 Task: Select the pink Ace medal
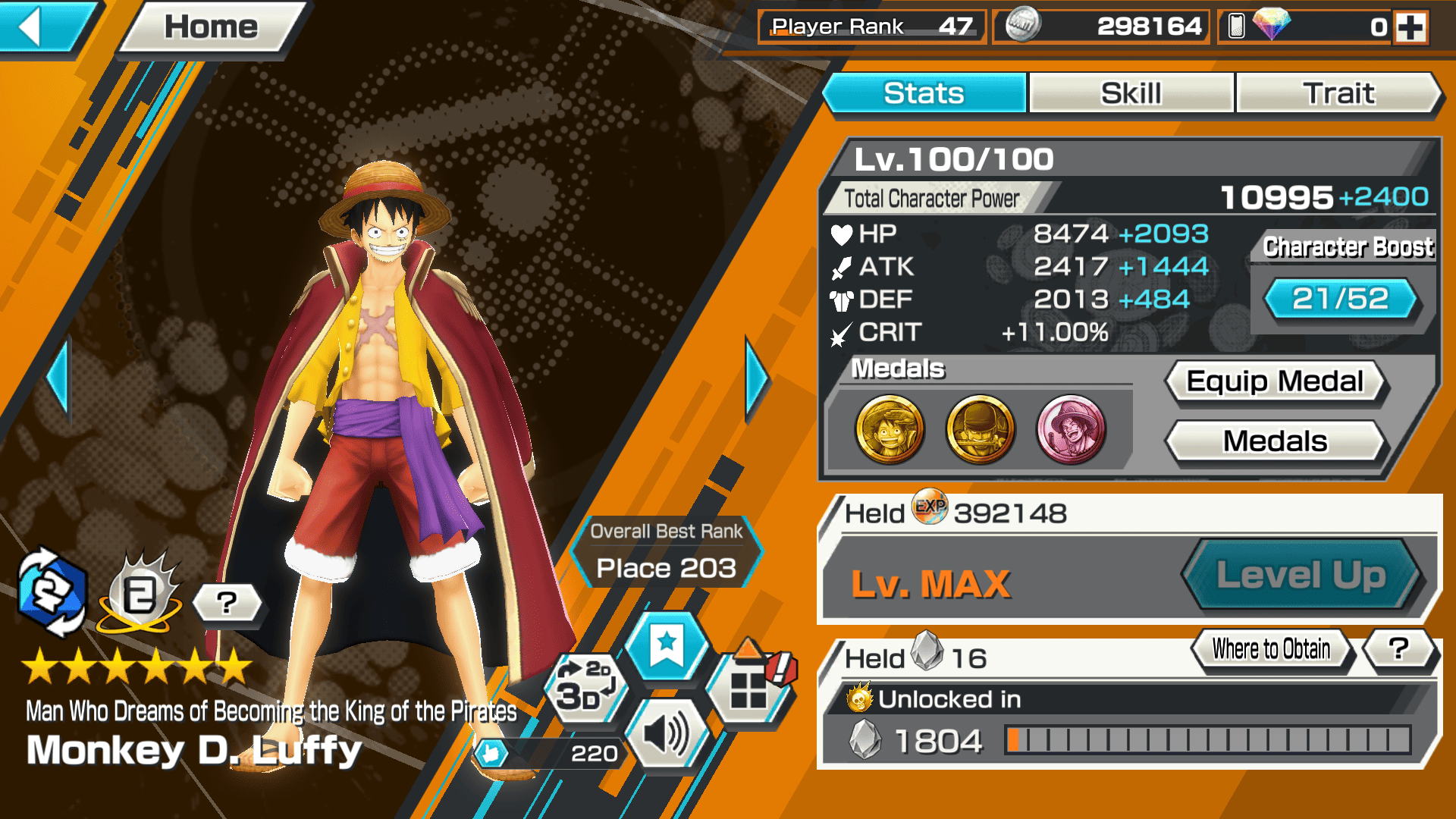[x=1071, y=430]
